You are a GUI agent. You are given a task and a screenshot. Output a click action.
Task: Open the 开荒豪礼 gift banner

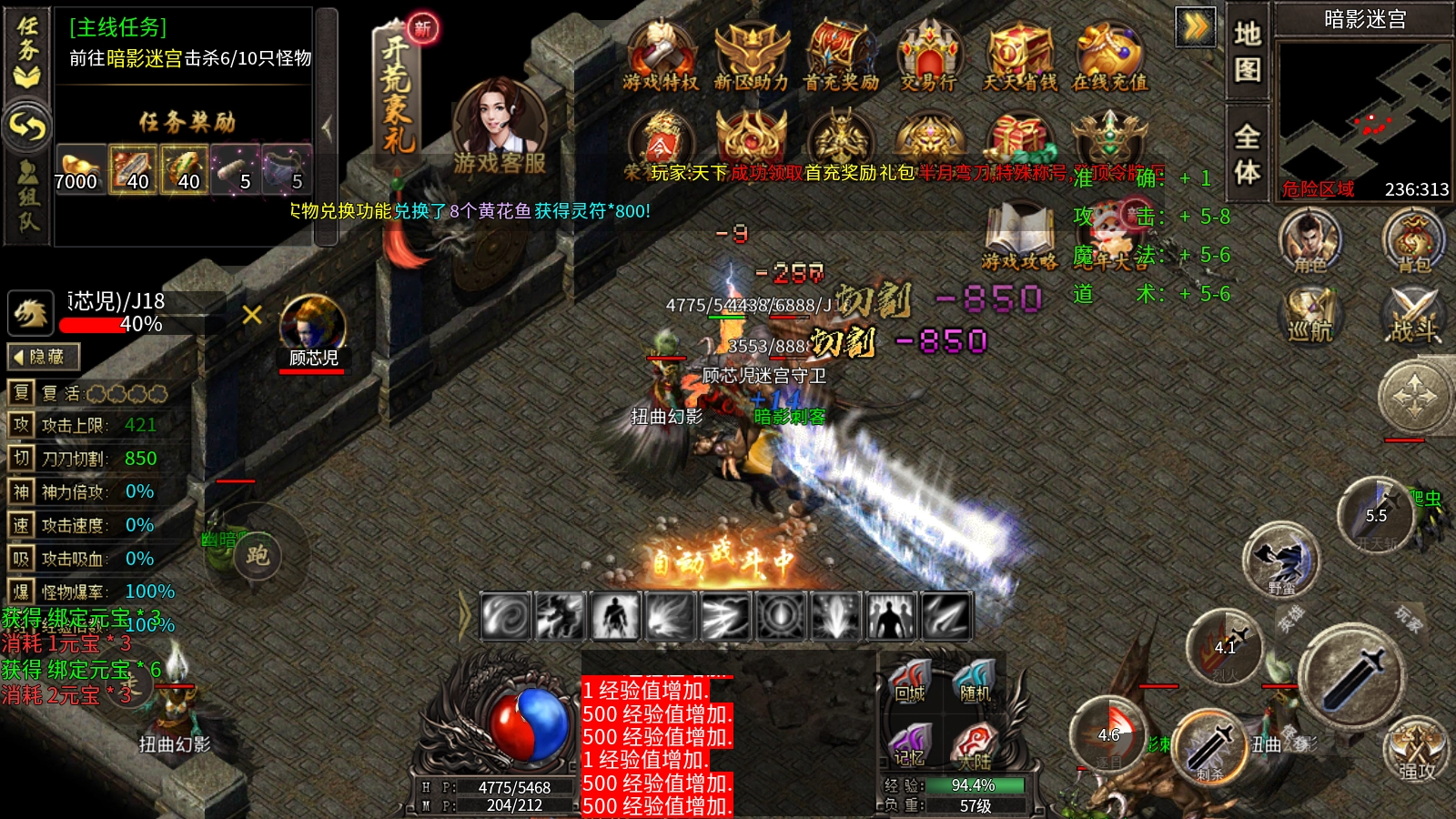(x=397, y=91)
